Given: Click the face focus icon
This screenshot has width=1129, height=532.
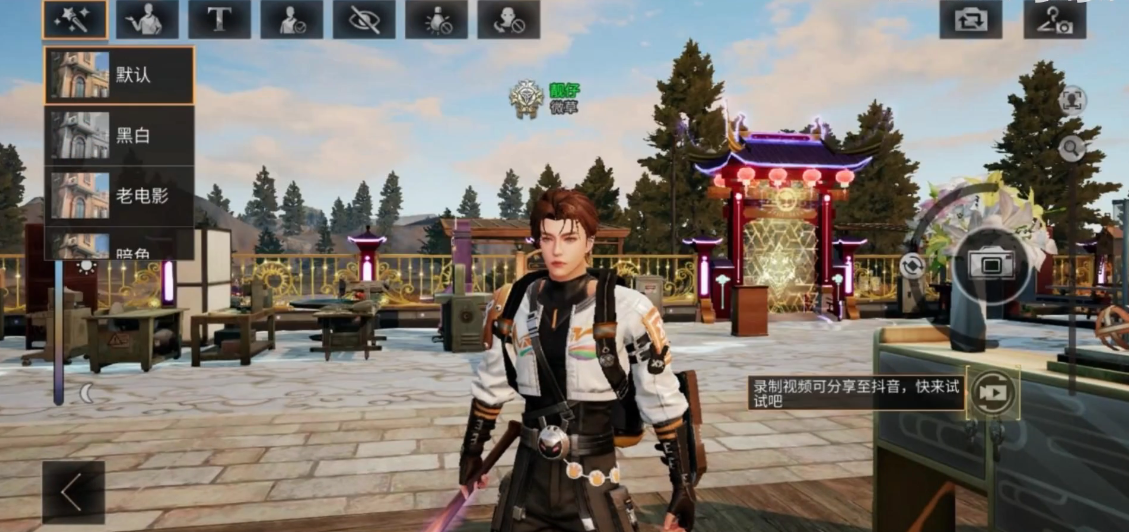Looking at the screenshot, I should (x=1073, y=98).
